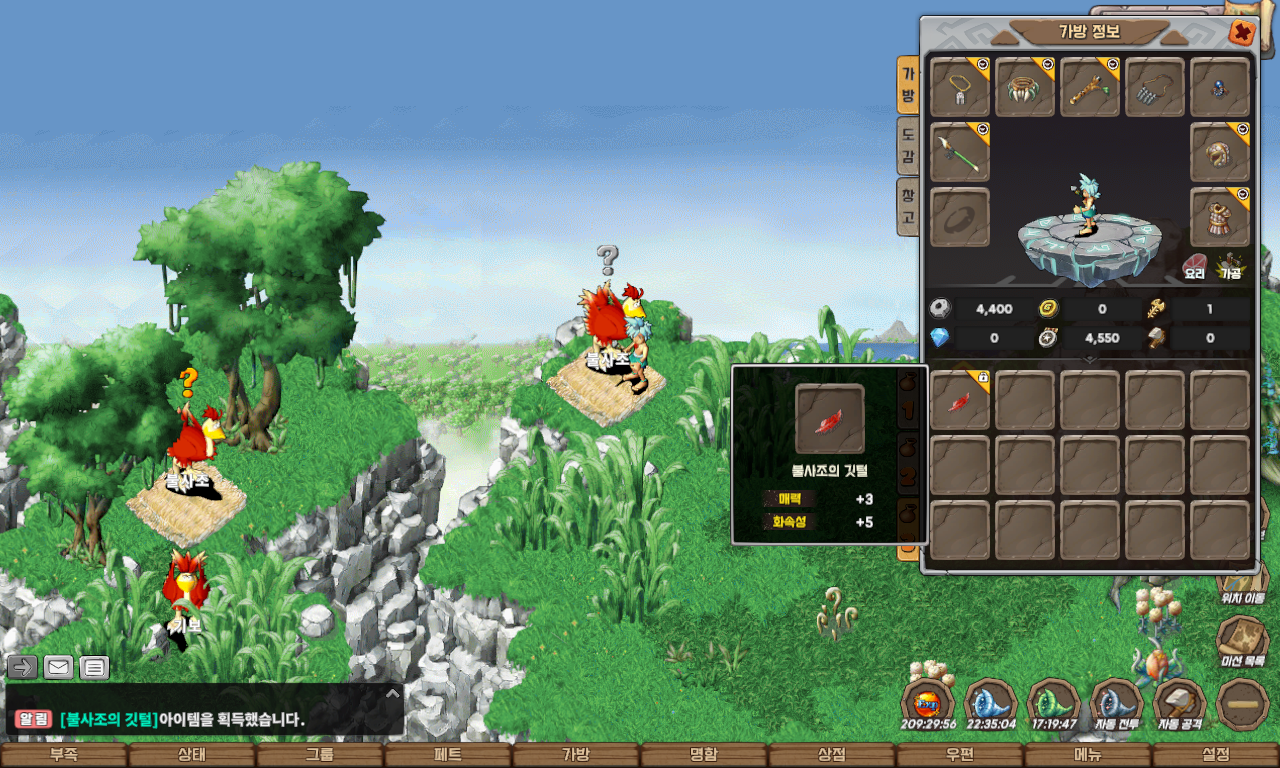1280x768 pixels.
Task: Open the 페트 pet menu
Action: (448, 755)
